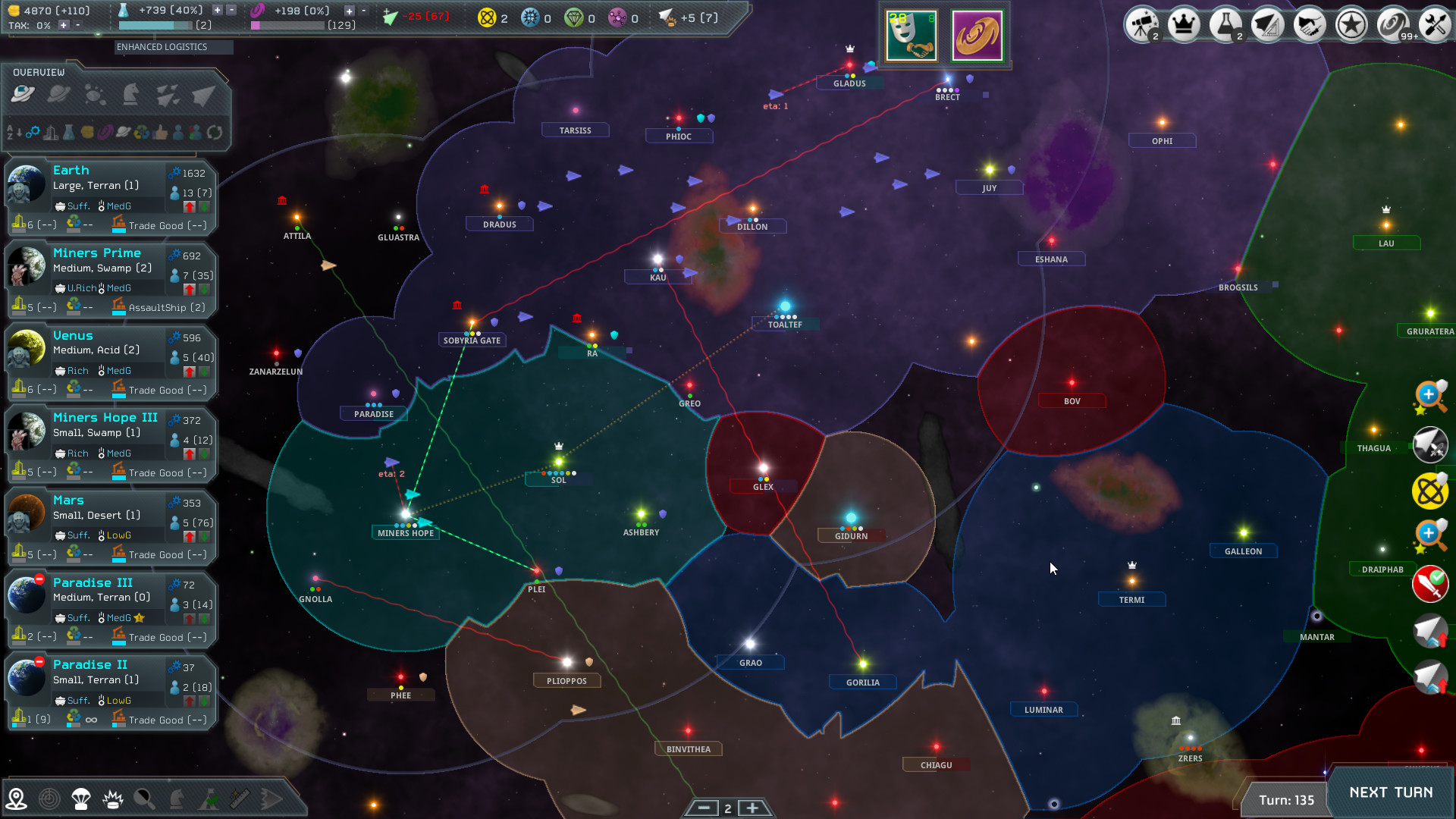Switch to the ringed-planet tab in Overview panel
This screenshot has height=819, width=1456.
coord(58,94)
